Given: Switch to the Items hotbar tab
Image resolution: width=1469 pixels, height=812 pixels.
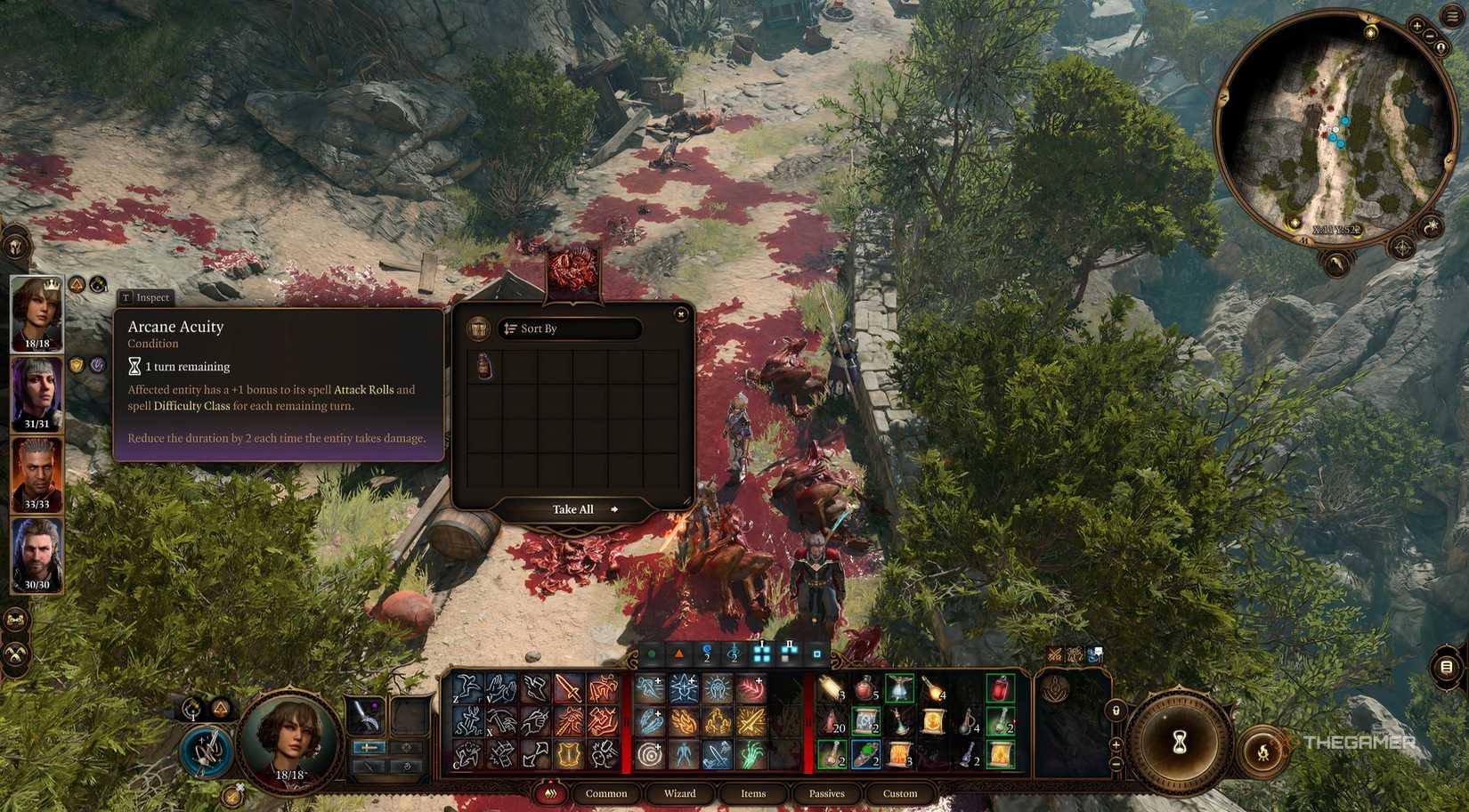Looking at the screenshot, I should coord(753,793).
